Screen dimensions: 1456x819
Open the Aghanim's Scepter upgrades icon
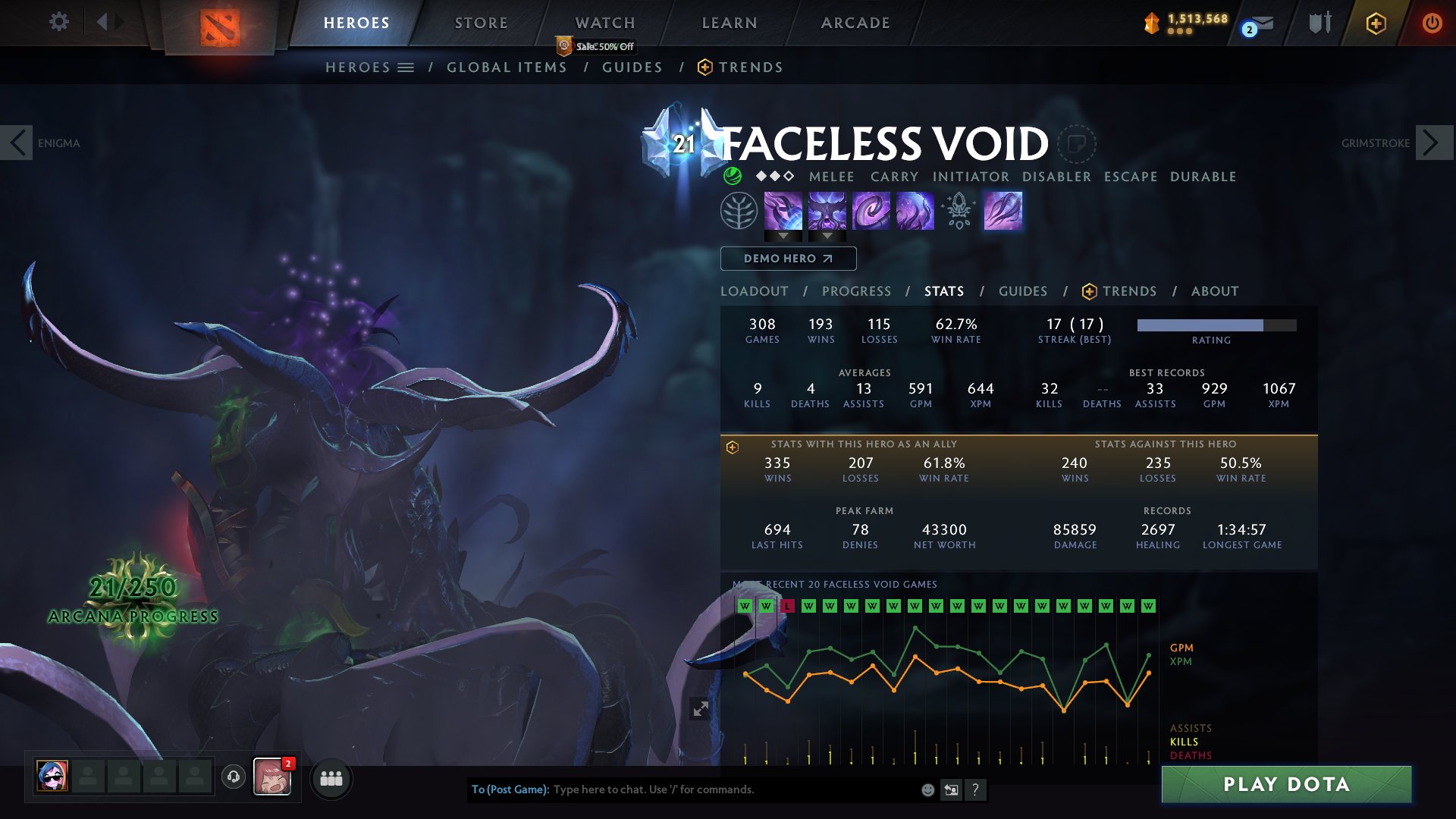pos(959,212)
